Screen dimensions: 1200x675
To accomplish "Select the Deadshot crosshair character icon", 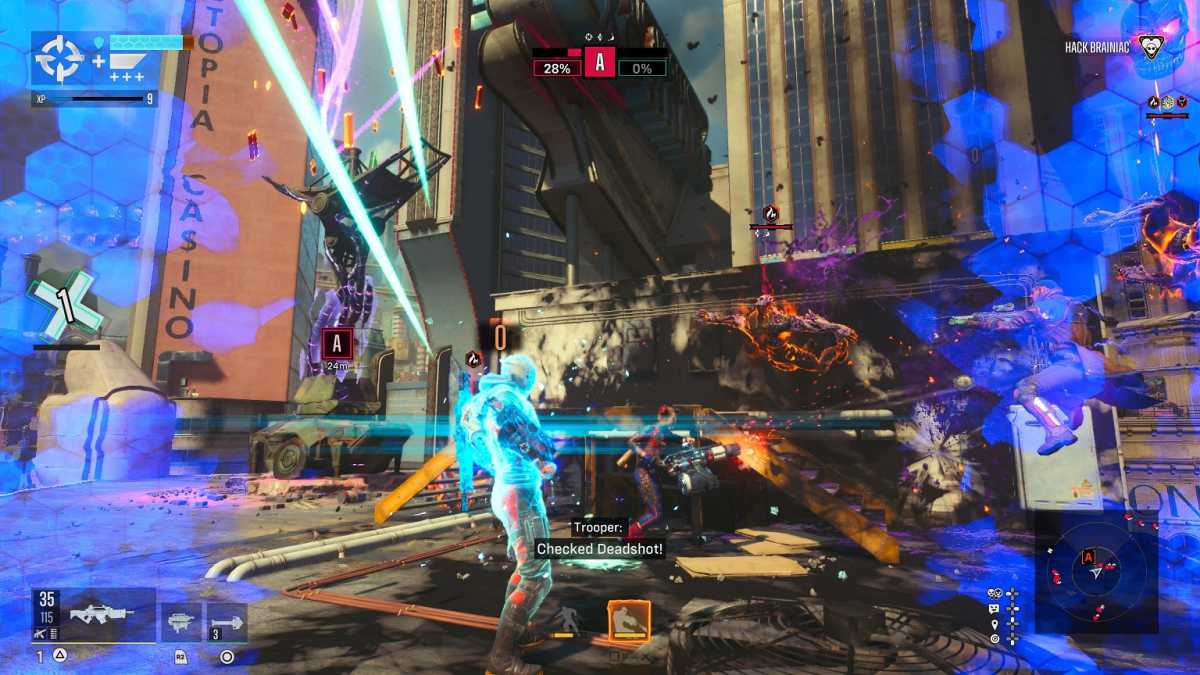I will click(x=59, y=59).
